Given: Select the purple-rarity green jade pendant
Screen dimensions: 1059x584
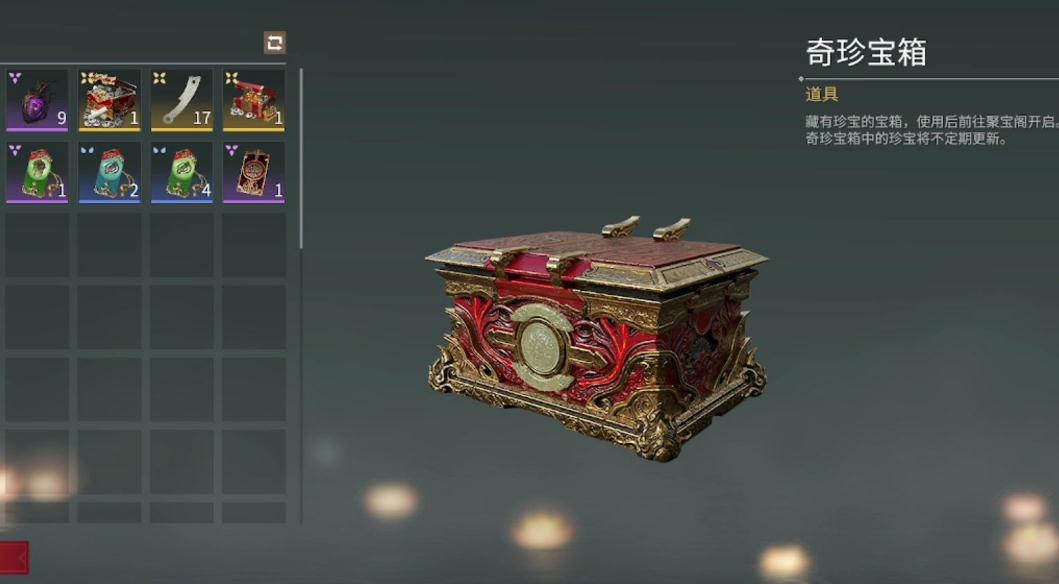Looking at the screenshot, I should pos(37,172).
